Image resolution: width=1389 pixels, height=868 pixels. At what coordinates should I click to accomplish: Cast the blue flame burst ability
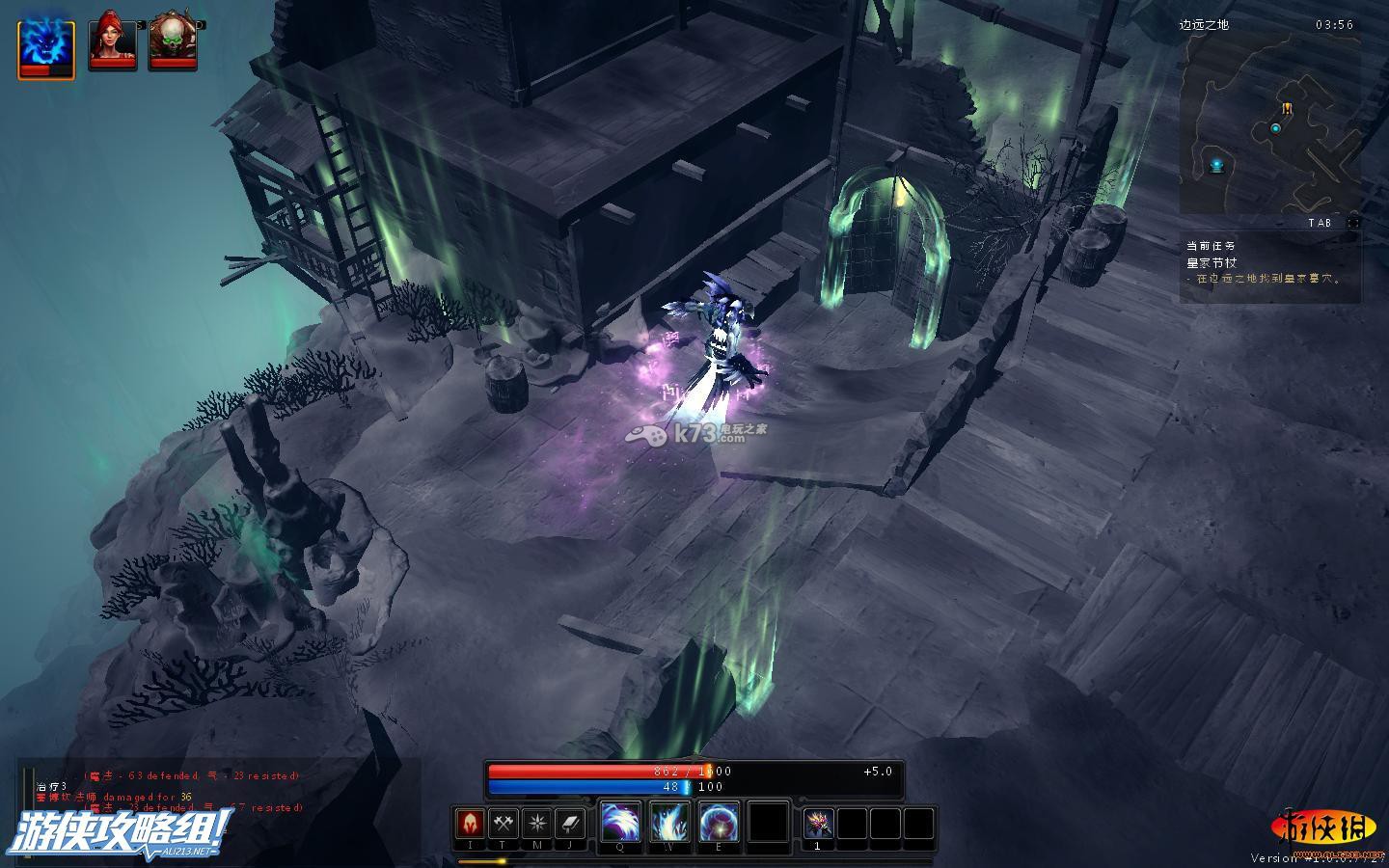tap(669, 822)
